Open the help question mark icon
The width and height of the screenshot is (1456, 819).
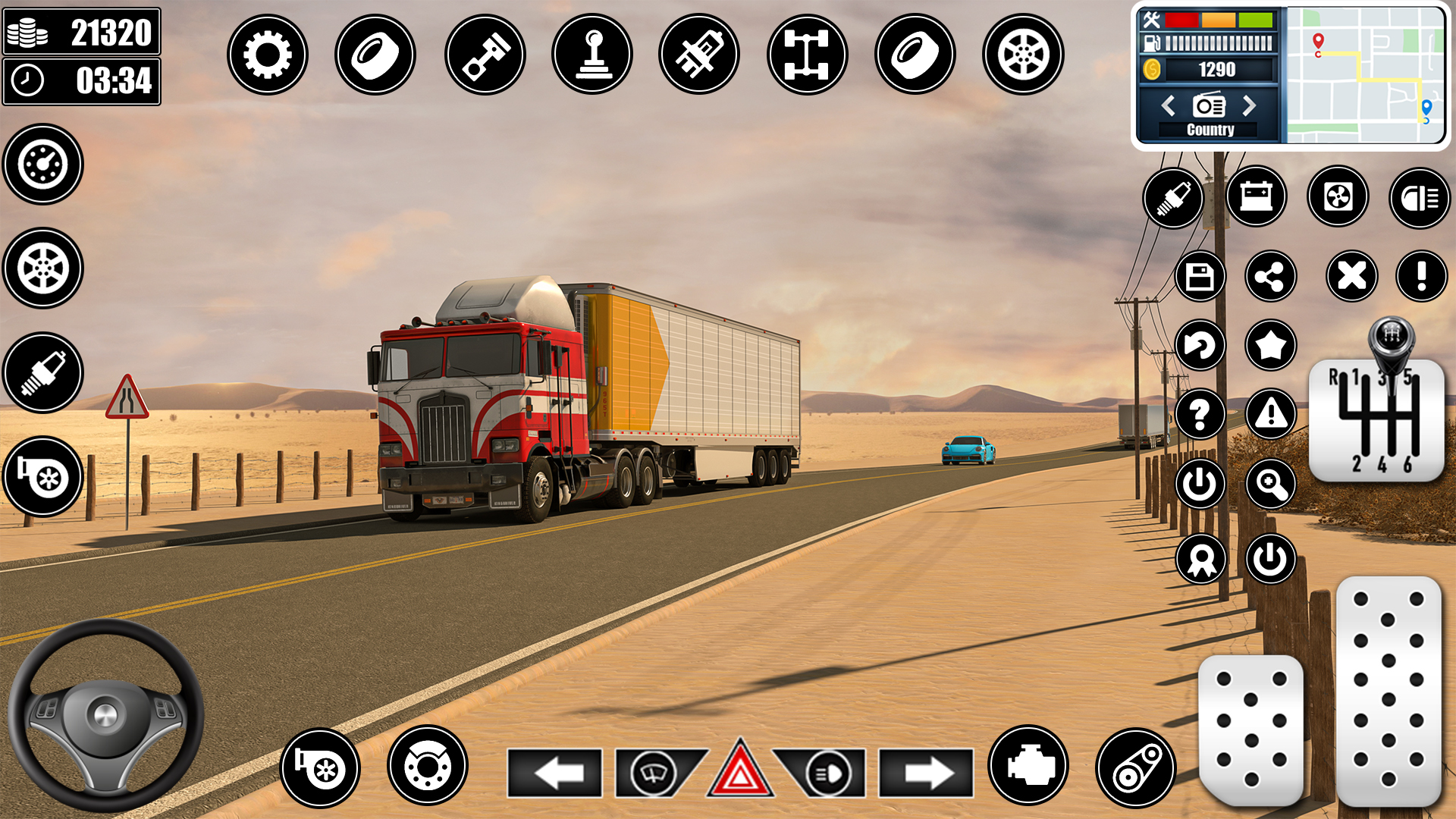(x=1200, y=414)
